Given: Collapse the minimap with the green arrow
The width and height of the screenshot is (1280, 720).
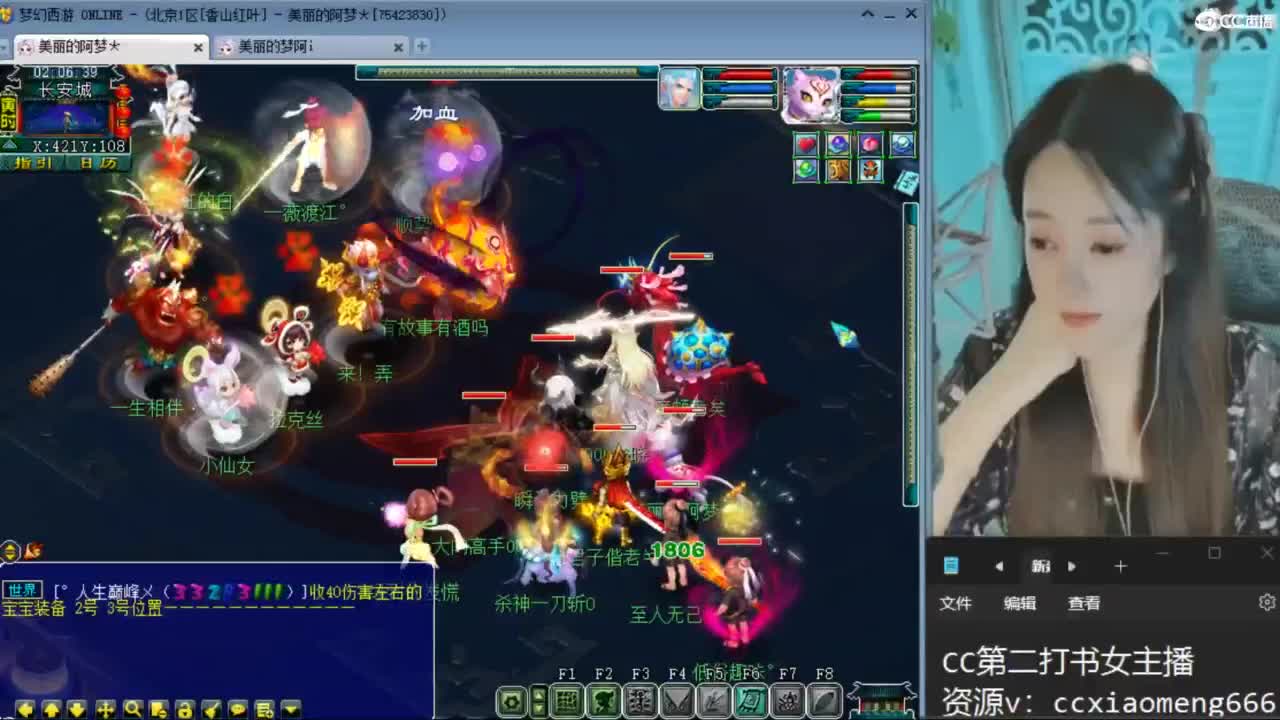Looking at the screenshot, I should click(x=10, y=144).
